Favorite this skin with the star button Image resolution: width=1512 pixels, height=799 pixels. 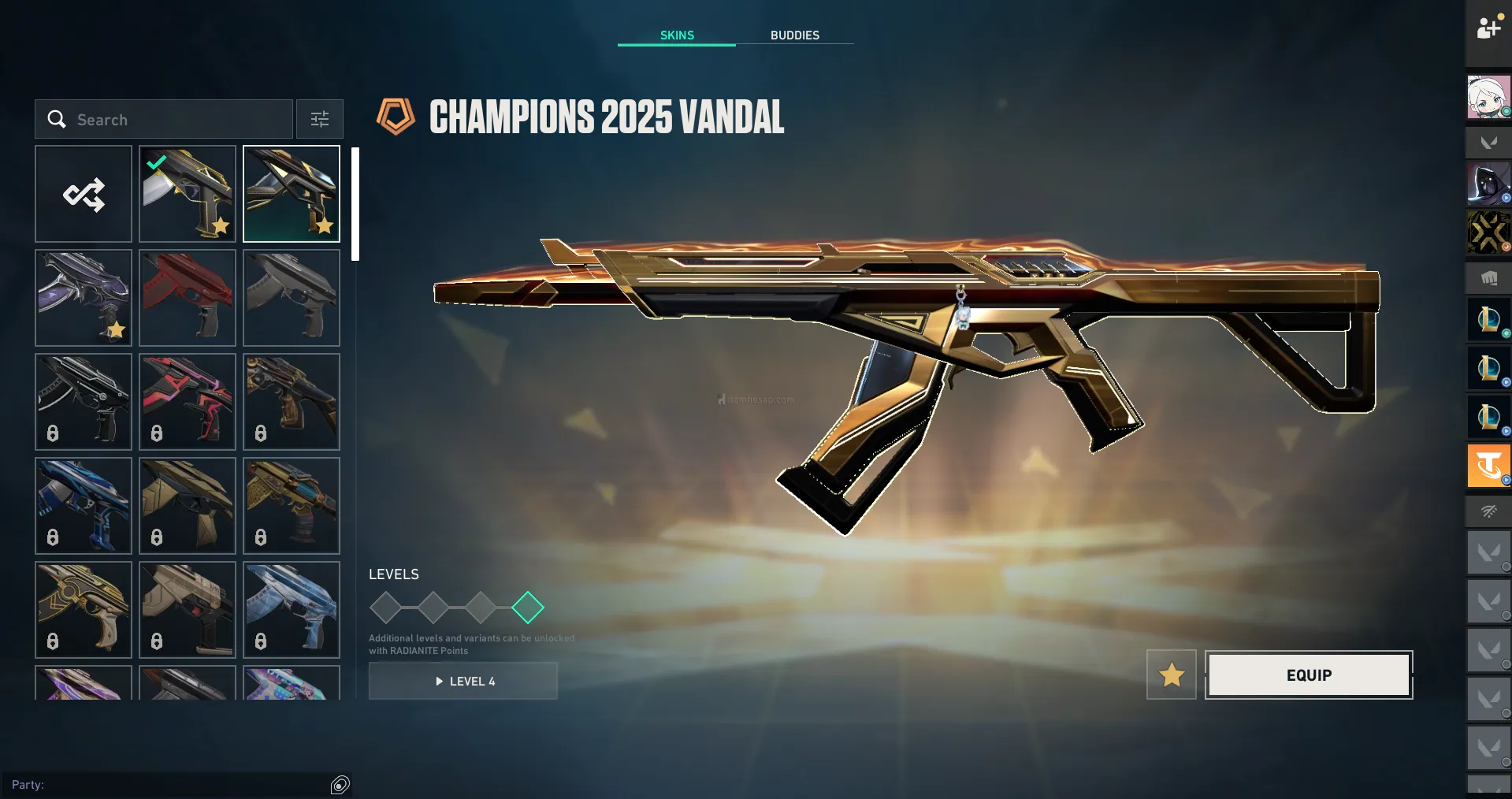click(x=1172, y=675)
